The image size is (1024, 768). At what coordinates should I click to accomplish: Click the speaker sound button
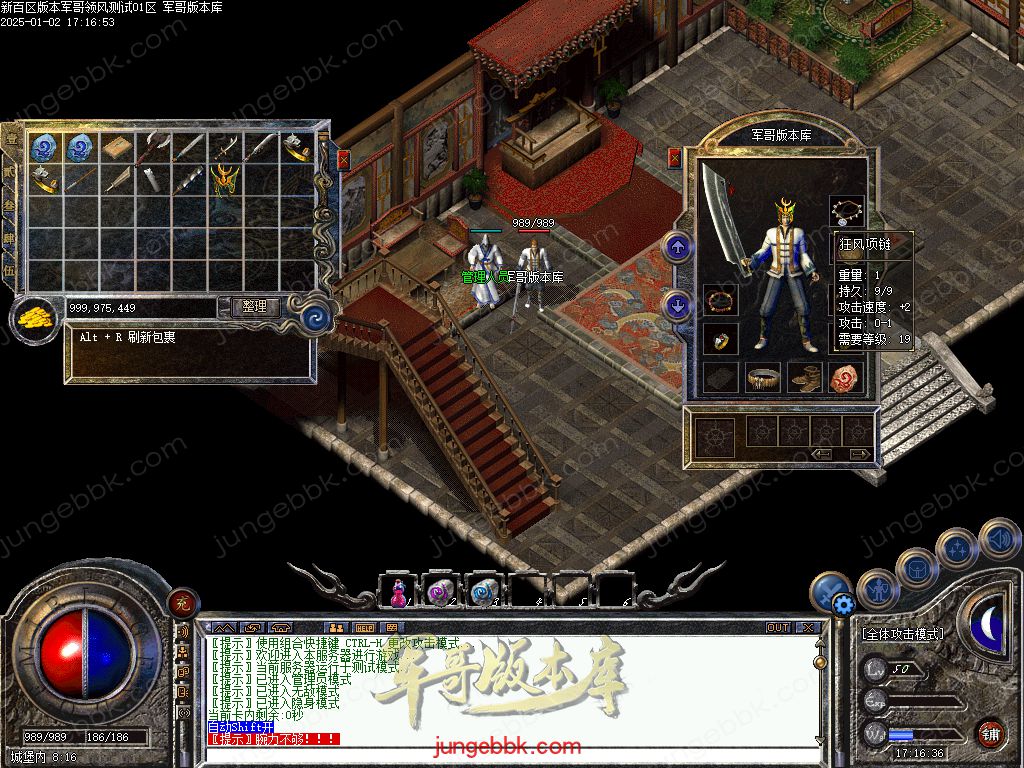(x=998, y=539)
